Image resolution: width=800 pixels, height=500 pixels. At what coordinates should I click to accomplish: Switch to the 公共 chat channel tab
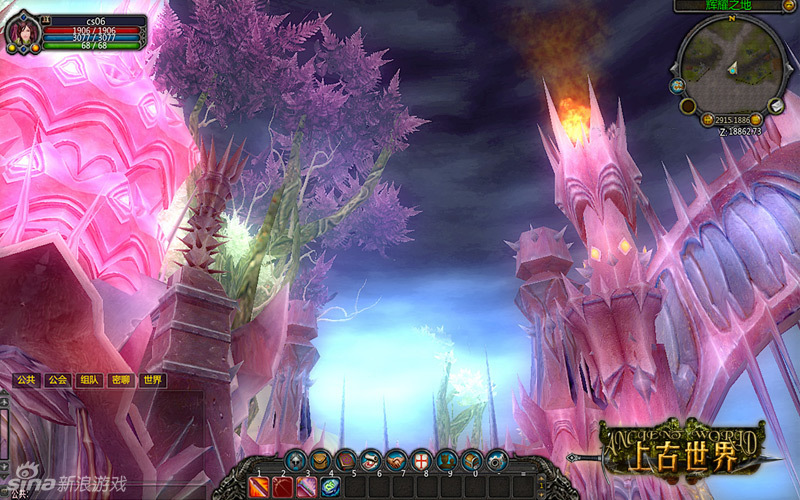25,380
